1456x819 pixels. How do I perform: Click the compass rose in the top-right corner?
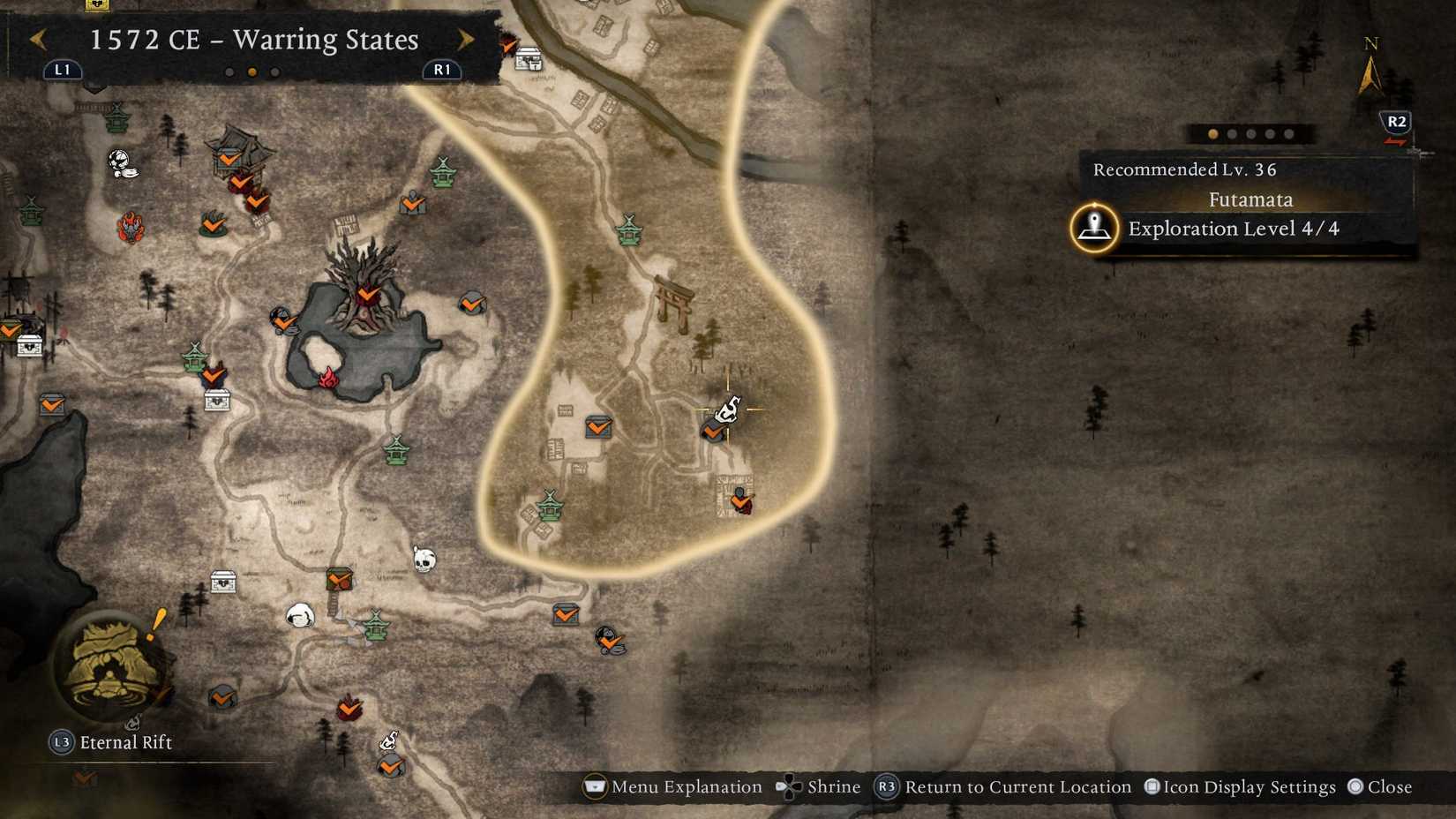pos(1370,66)
